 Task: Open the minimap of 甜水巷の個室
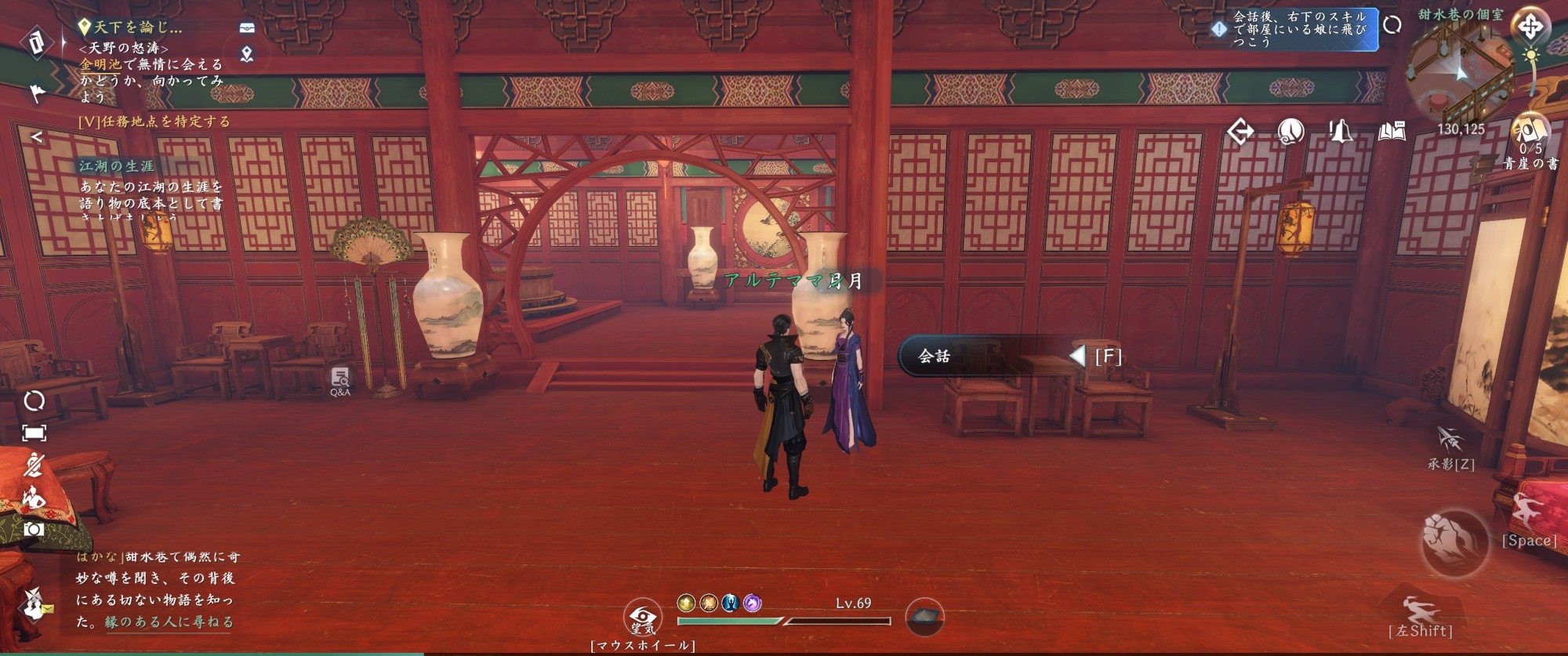[1460, 72]
